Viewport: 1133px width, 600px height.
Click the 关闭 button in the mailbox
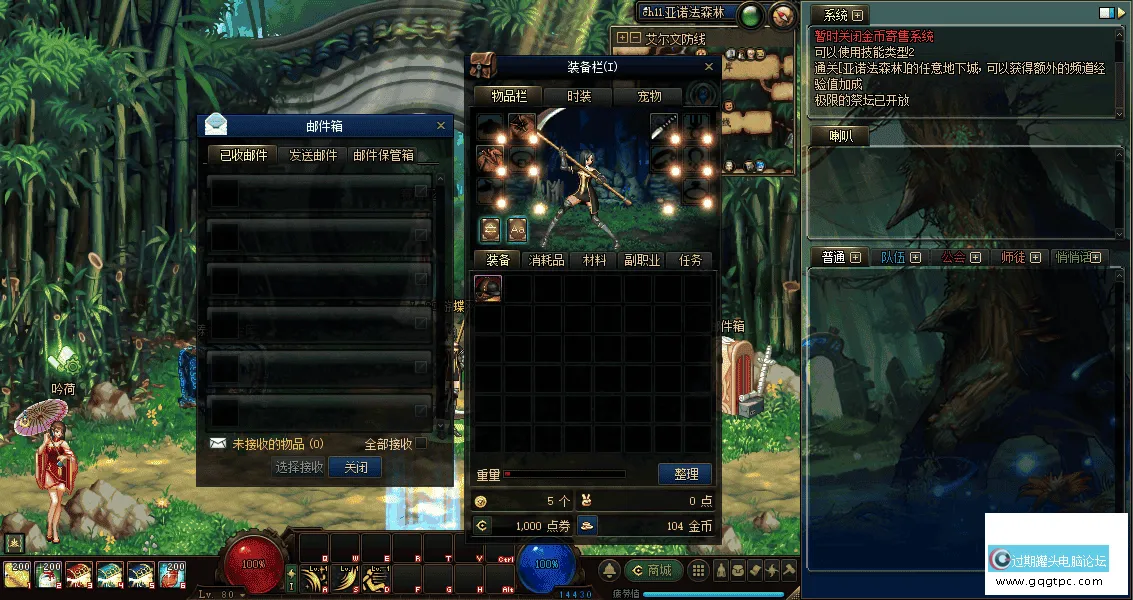coord(355,467)
